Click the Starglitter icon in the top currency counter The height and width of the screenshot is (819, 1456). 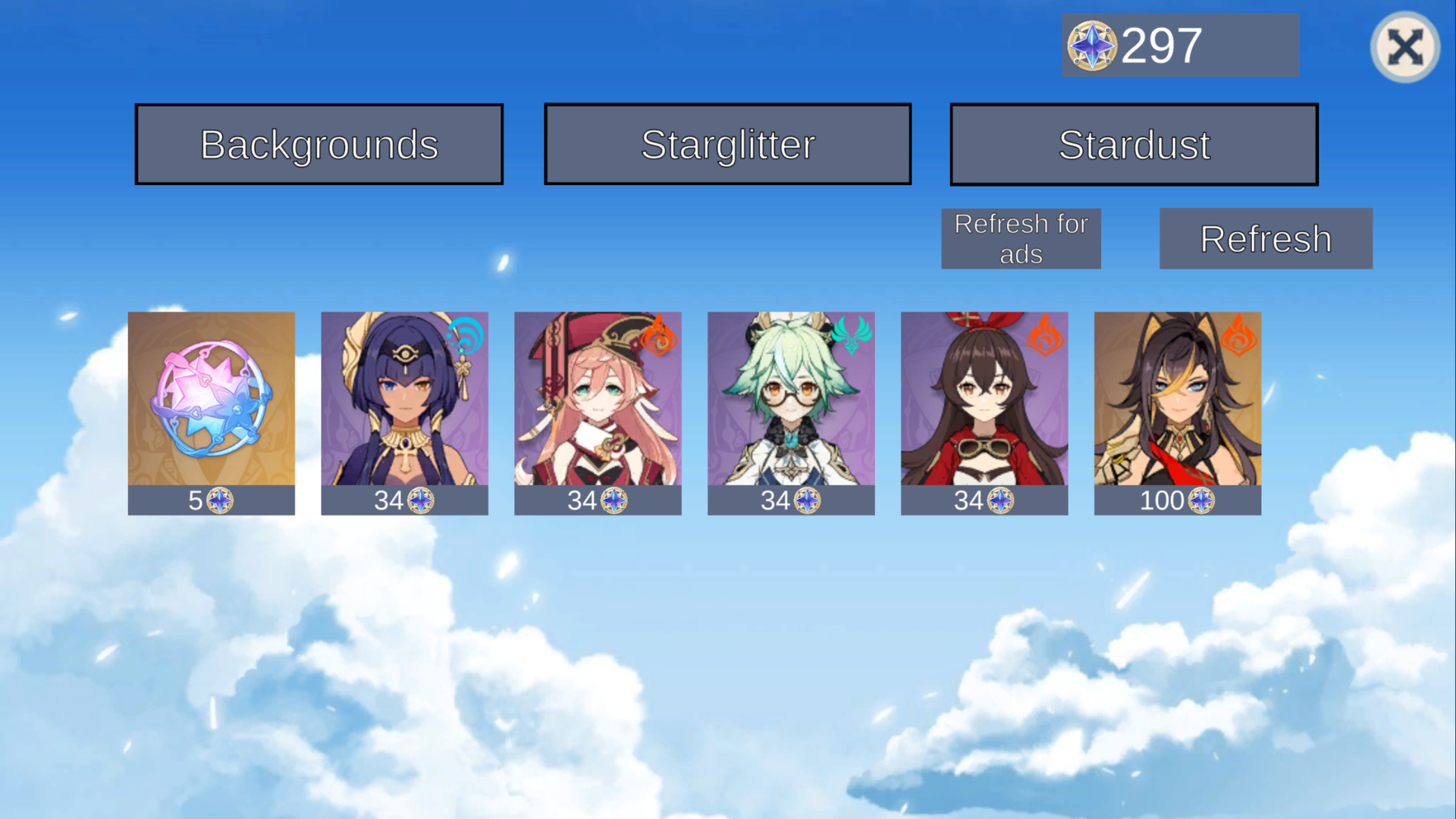(x=1090, y=45)
